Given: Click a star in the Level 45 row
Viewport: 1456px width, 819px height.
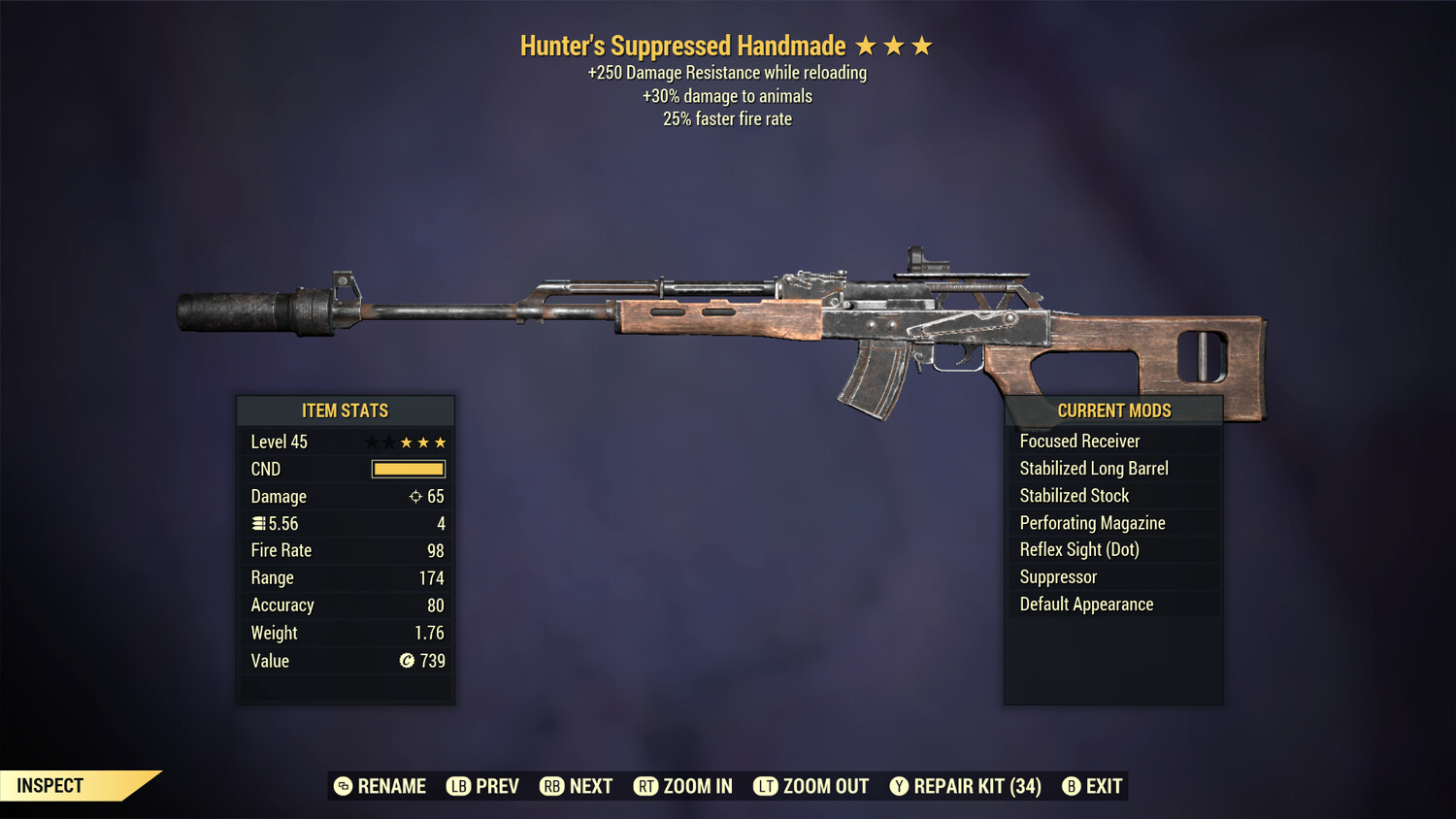Looking at the screenshot, I should click(x=408, y=442).
